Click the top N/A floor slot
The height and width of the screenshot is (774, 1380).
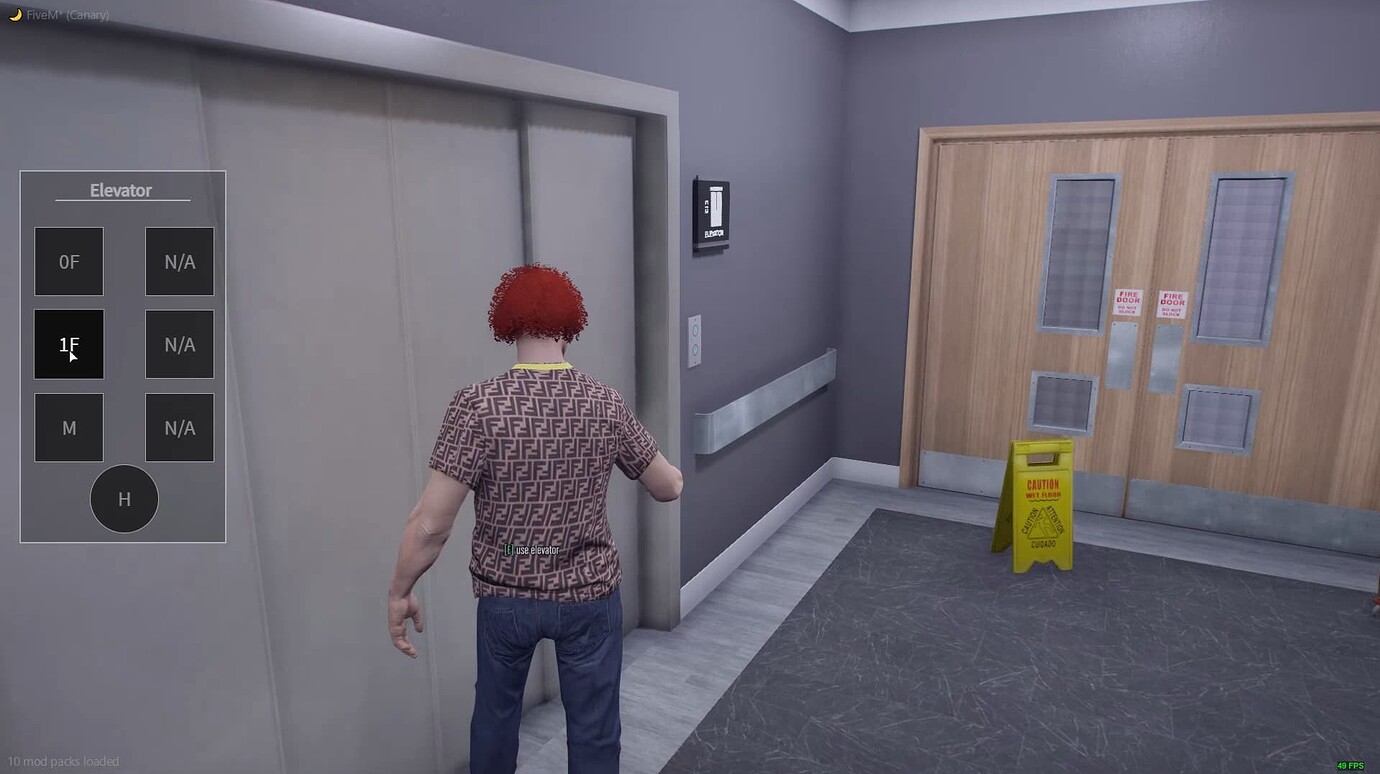tap(179, 261)
